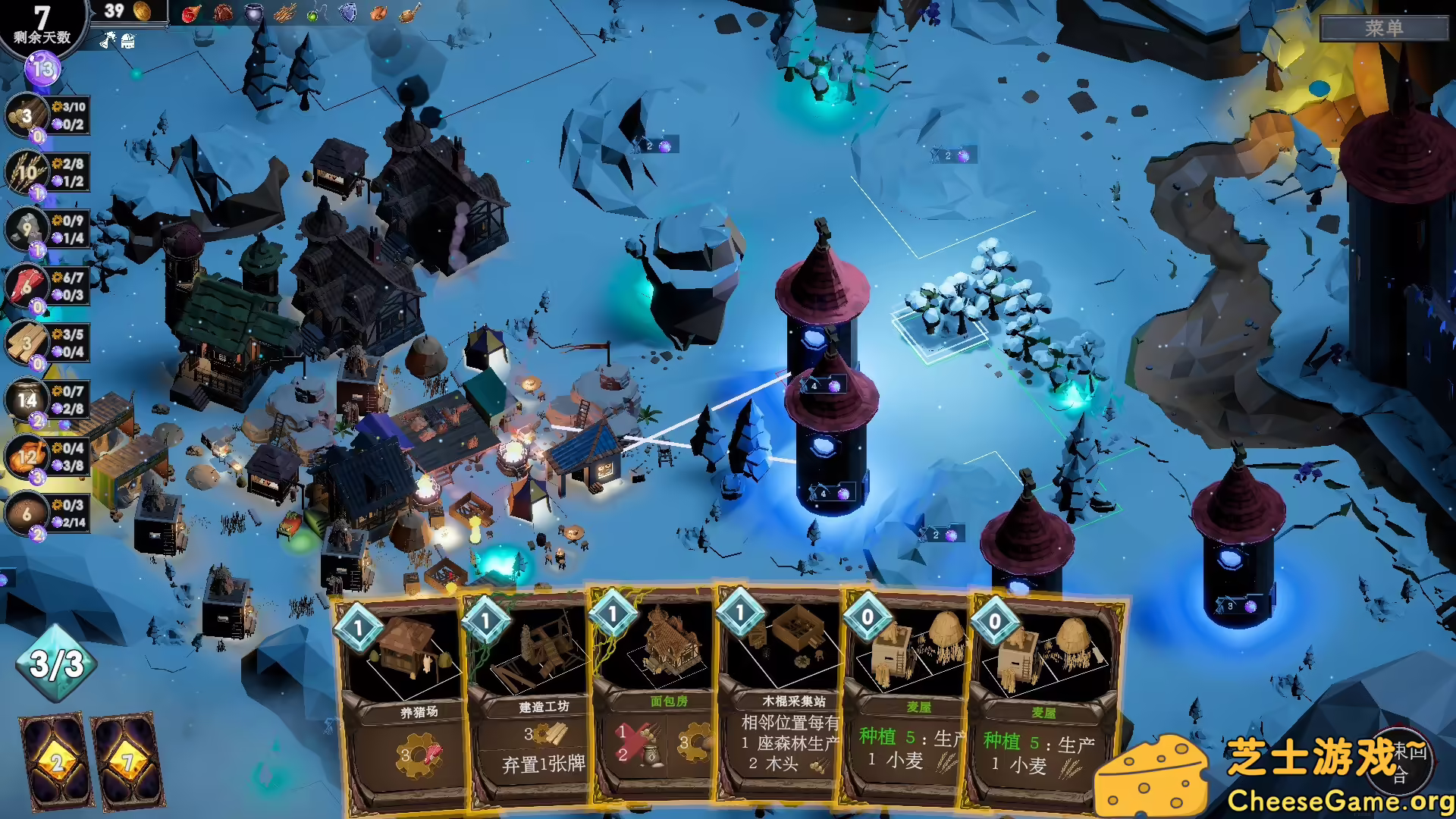Select the blue shield icon in top bar
This screenshot has width=1456, height=819.
coord(347,12)
